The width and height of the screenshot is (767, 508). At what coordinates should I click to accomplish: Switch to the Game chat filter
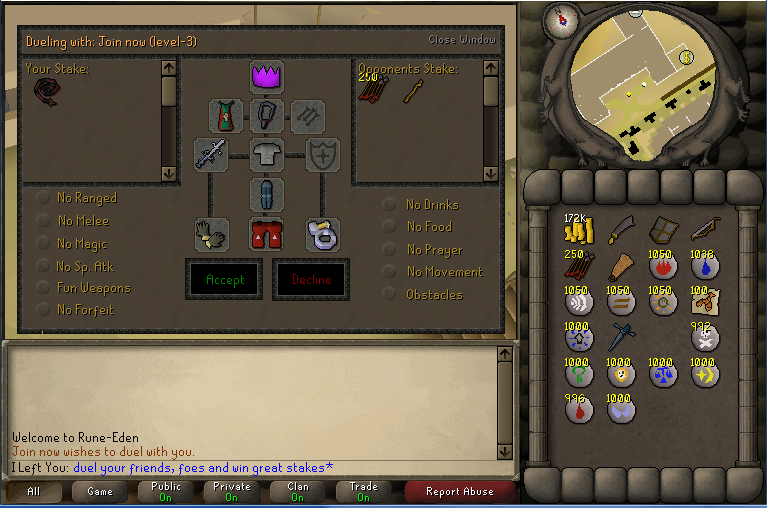coord(99,492)
